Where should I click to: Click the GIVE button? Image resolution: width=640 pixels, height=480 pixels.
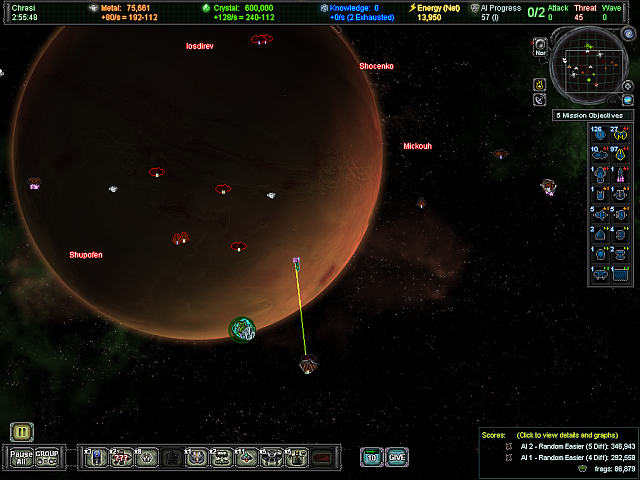click(x=397, y=457)
